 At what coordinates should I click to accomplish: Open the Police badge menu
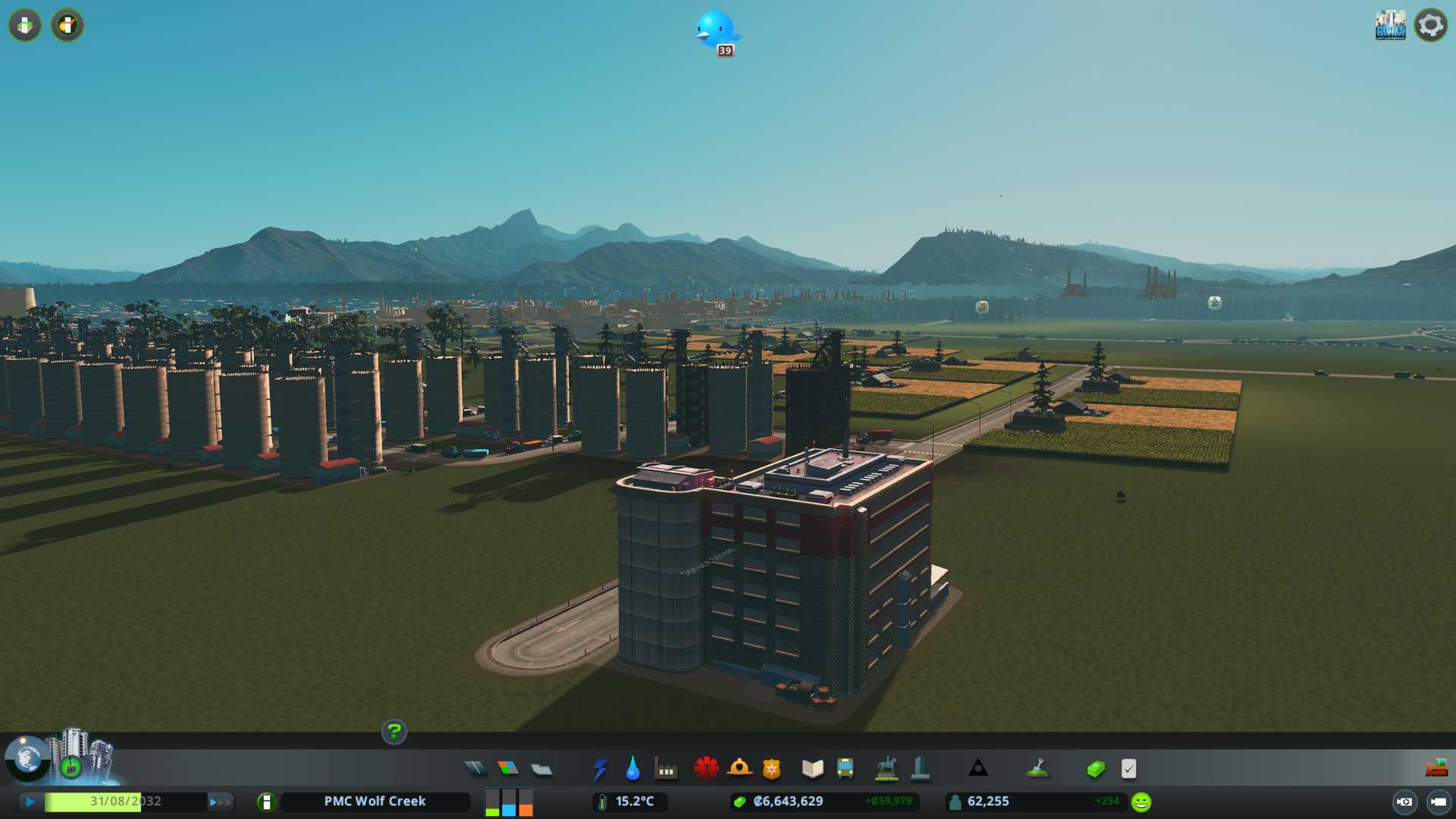point(771,769)
